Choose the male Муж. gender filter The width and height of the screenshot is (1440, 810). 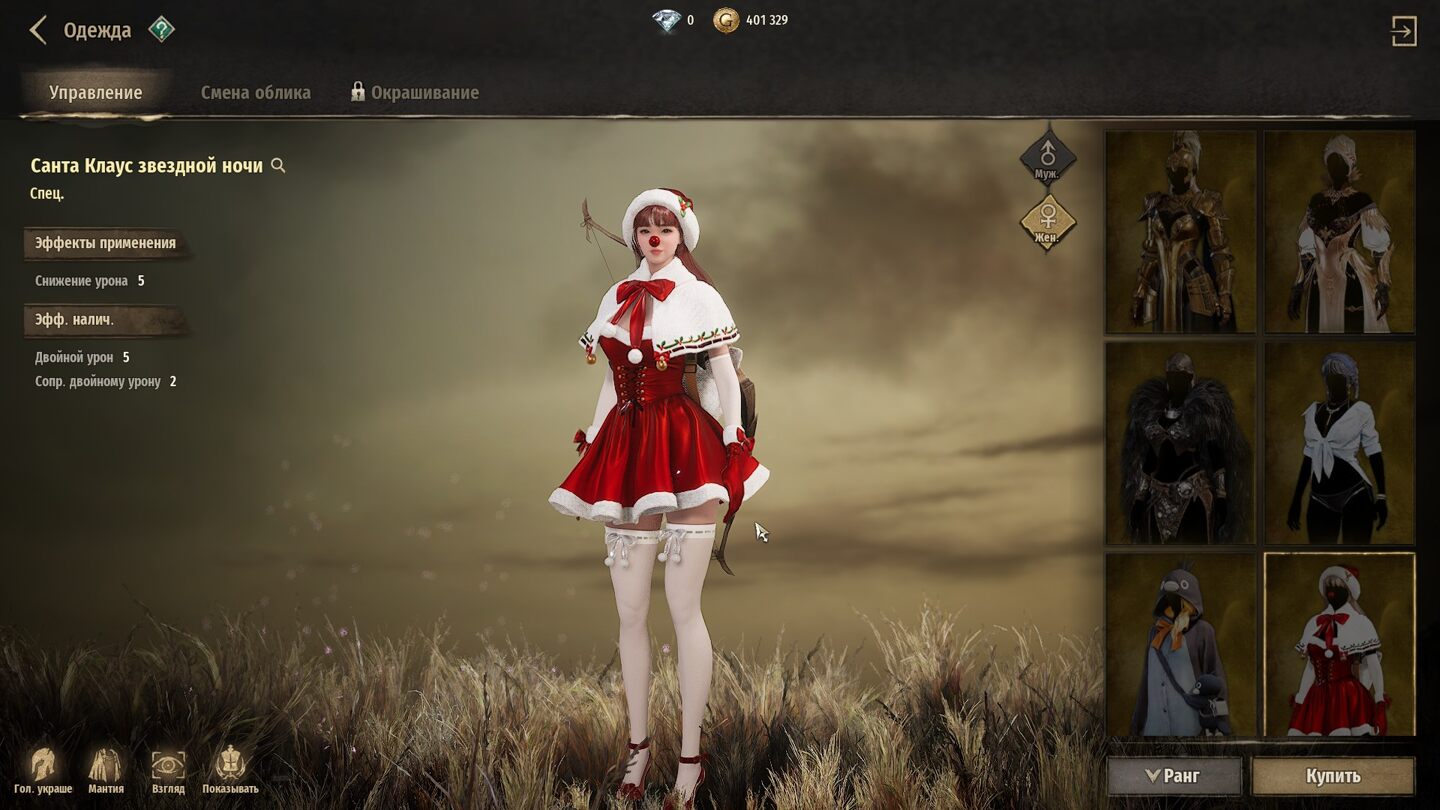click(1047, 158)
